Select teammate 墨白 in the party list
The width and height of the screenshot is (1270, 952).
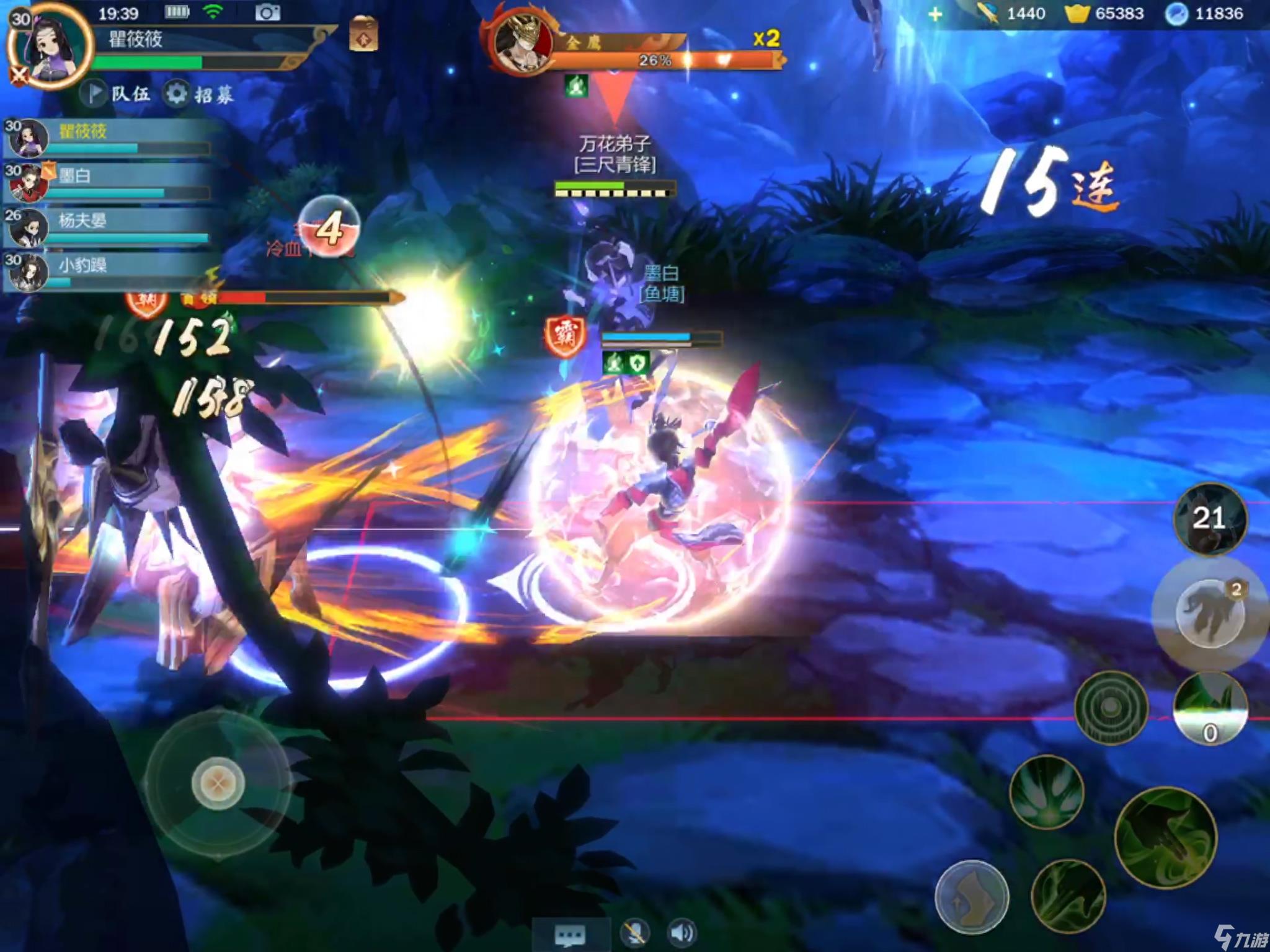click(105, 183)
